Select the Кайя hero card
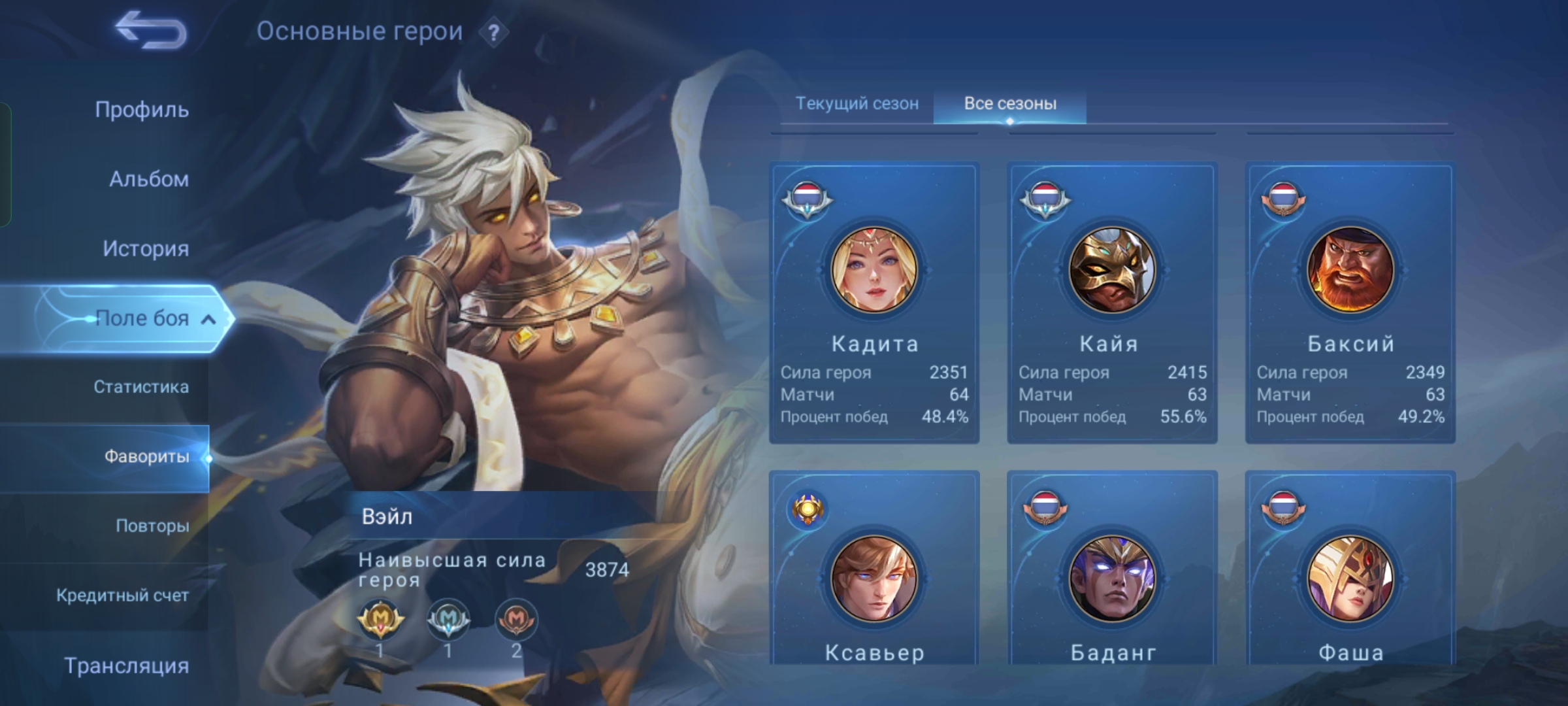 [1112, 303]
